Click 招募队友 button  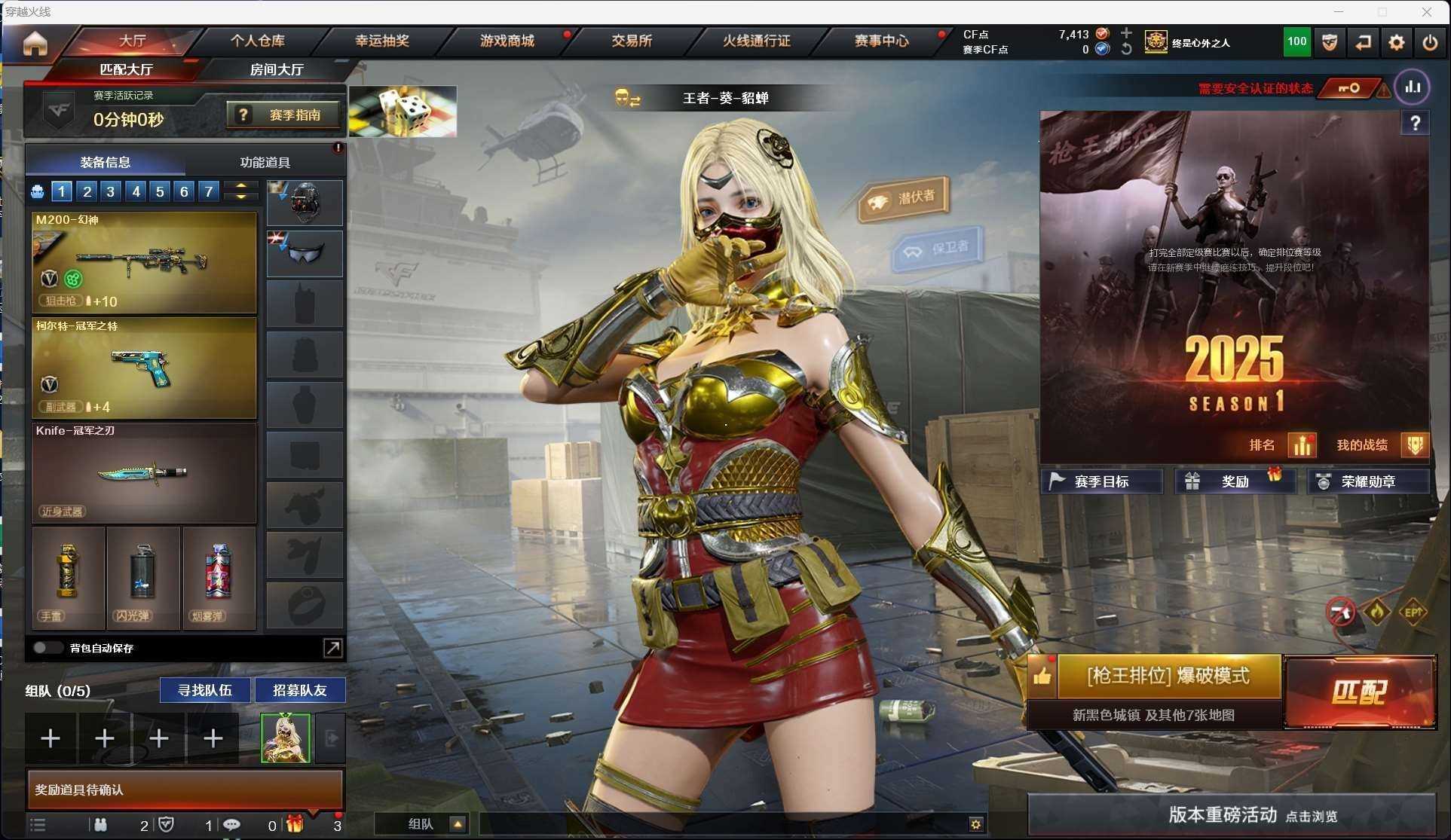tap(300, 690)
